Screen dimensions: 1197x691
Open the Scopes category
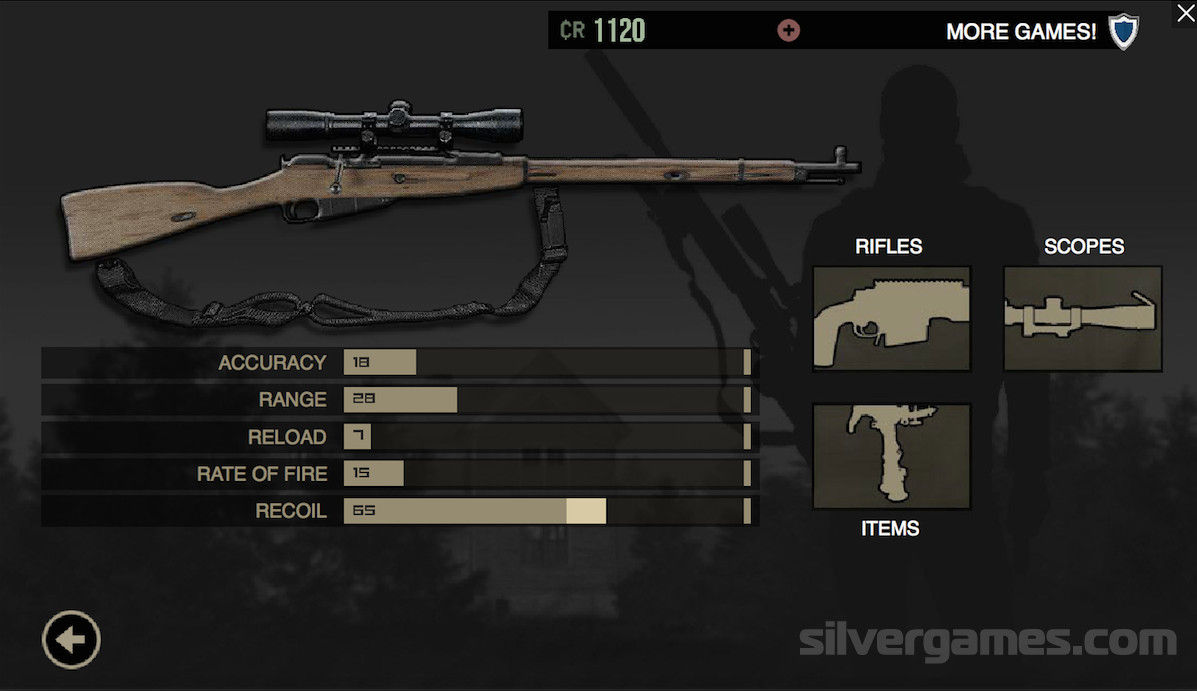point(1083,318)
